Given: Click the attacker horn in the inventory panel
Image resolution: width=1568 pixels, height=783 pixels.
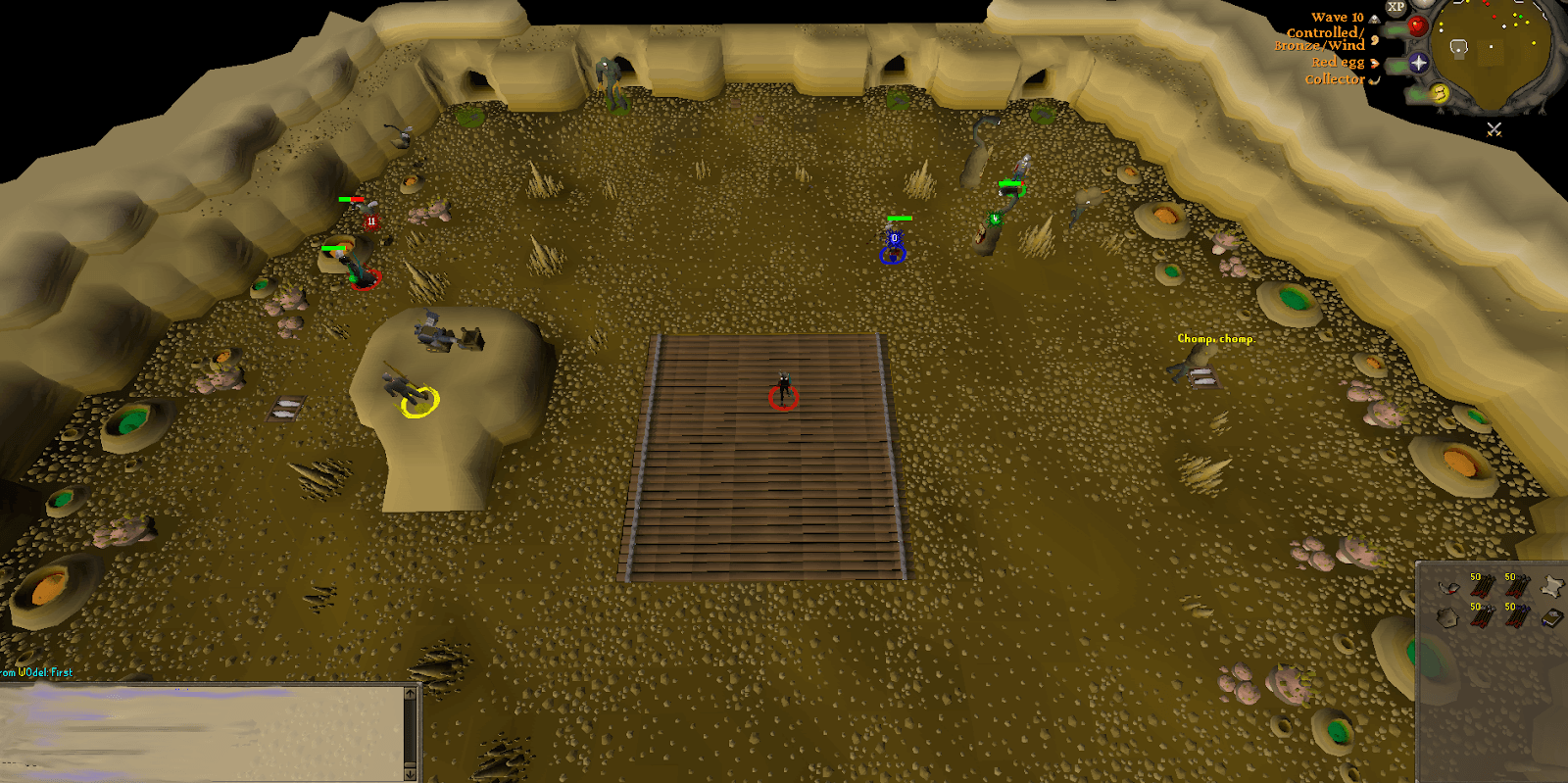Looking at the screenshot, I should [1448, 588].
